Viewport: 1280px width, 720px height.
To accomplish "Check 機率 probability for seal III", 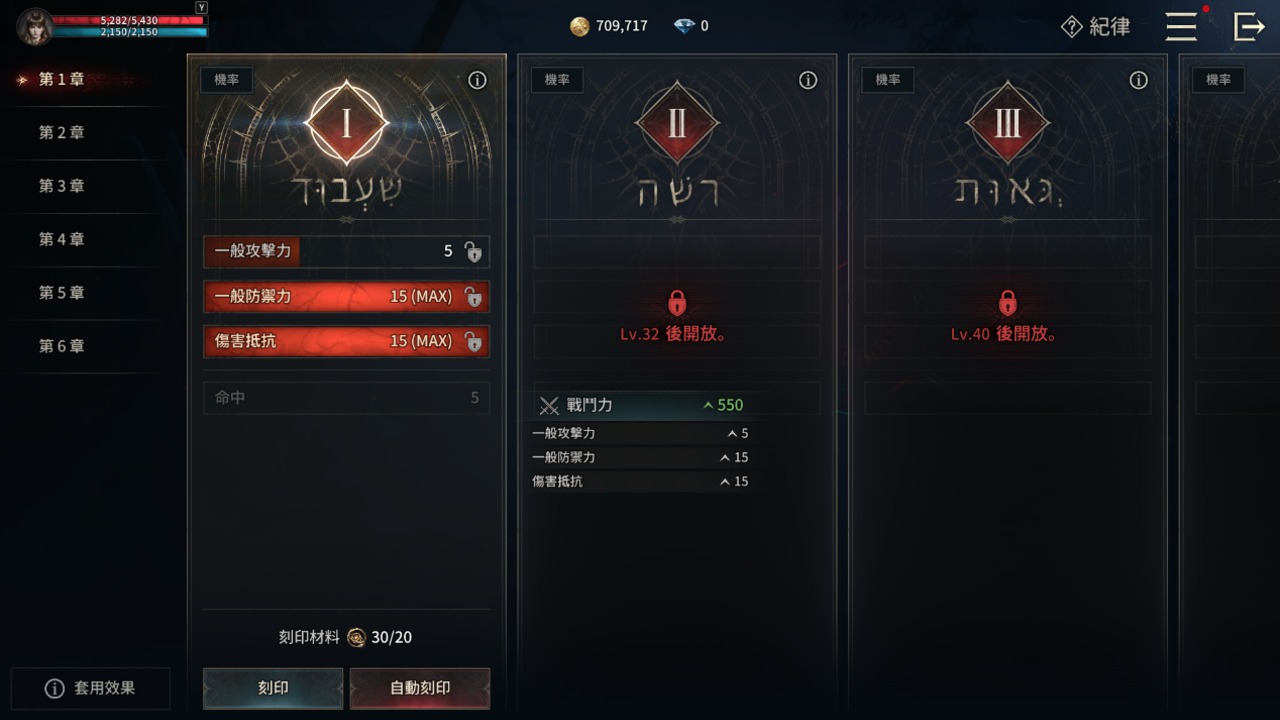I will pos(888,80).
